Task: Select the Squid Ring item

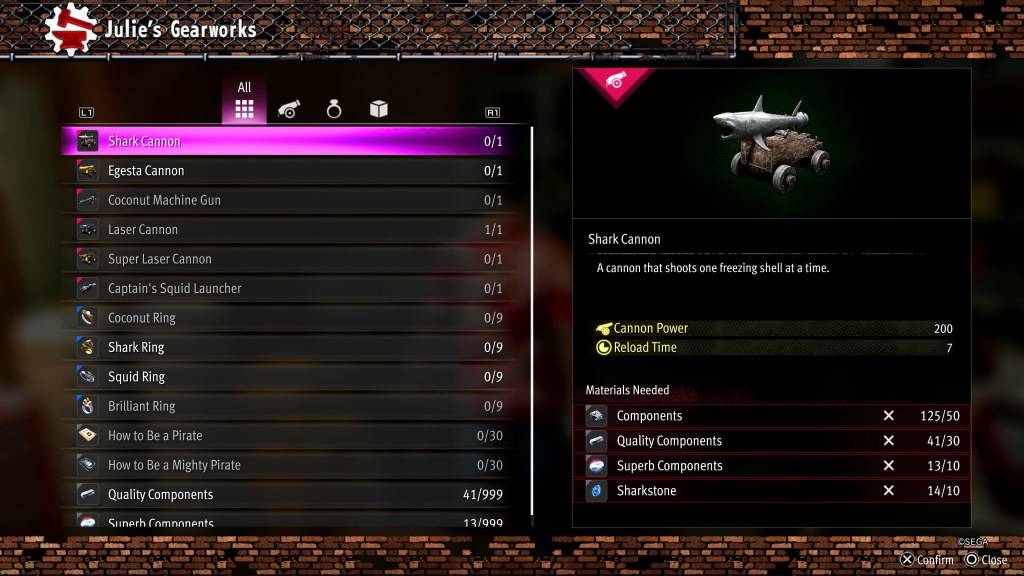Action: (x=290, y=377)
